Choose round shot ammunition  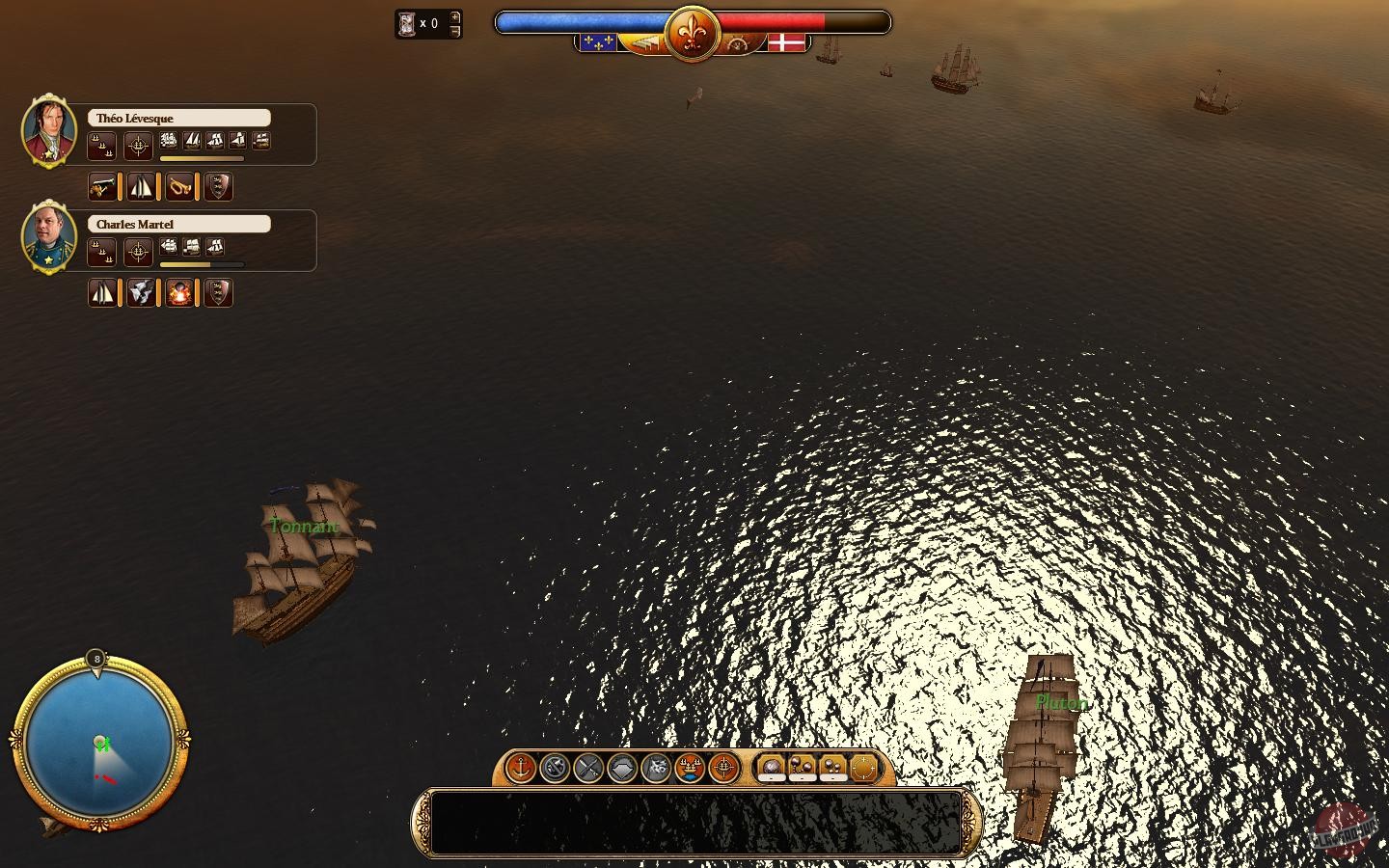pos(772,768)
